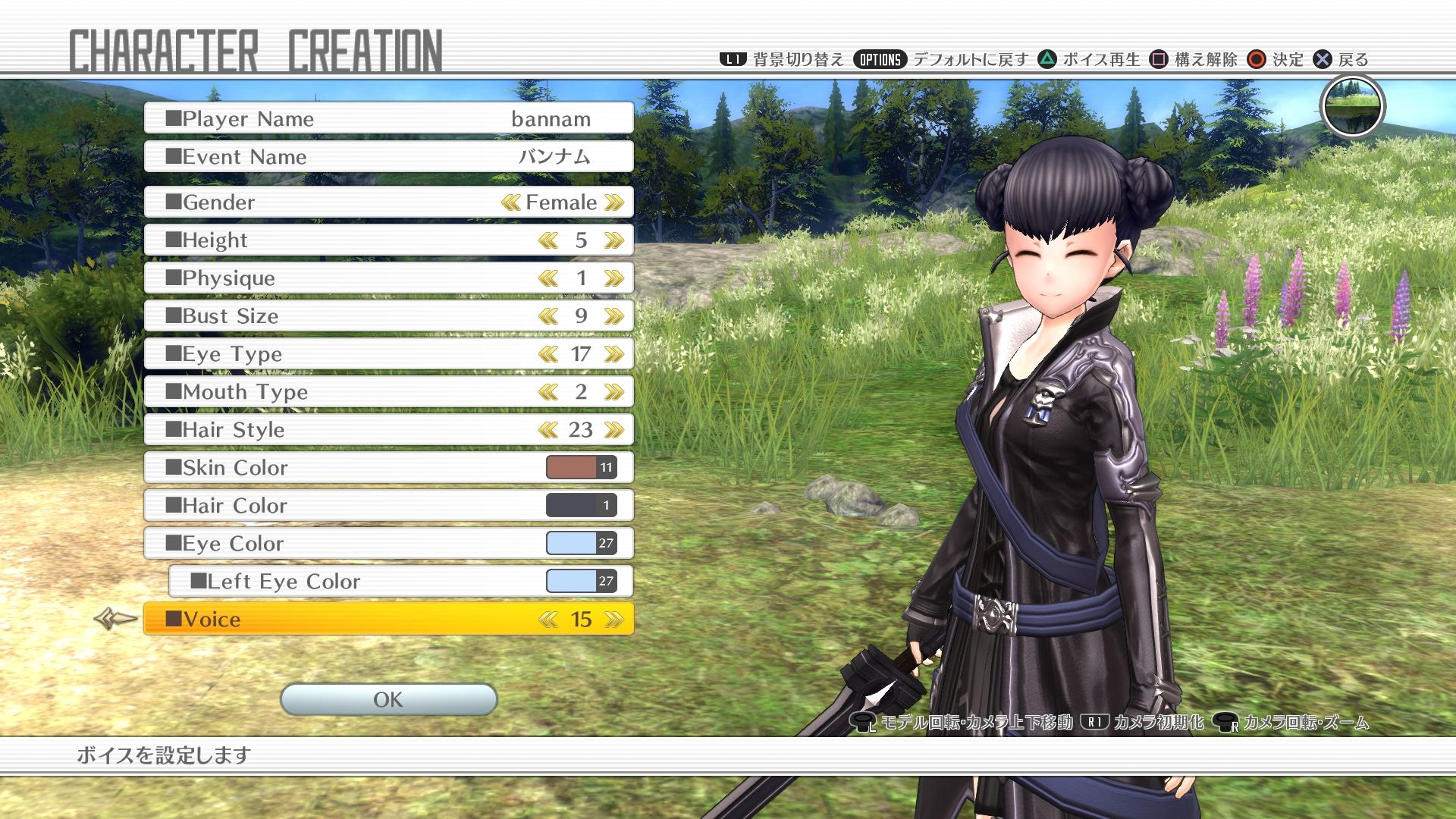Click the circular minimap in the corner
Viewport: 1456px width, 819px height.
1354,107
